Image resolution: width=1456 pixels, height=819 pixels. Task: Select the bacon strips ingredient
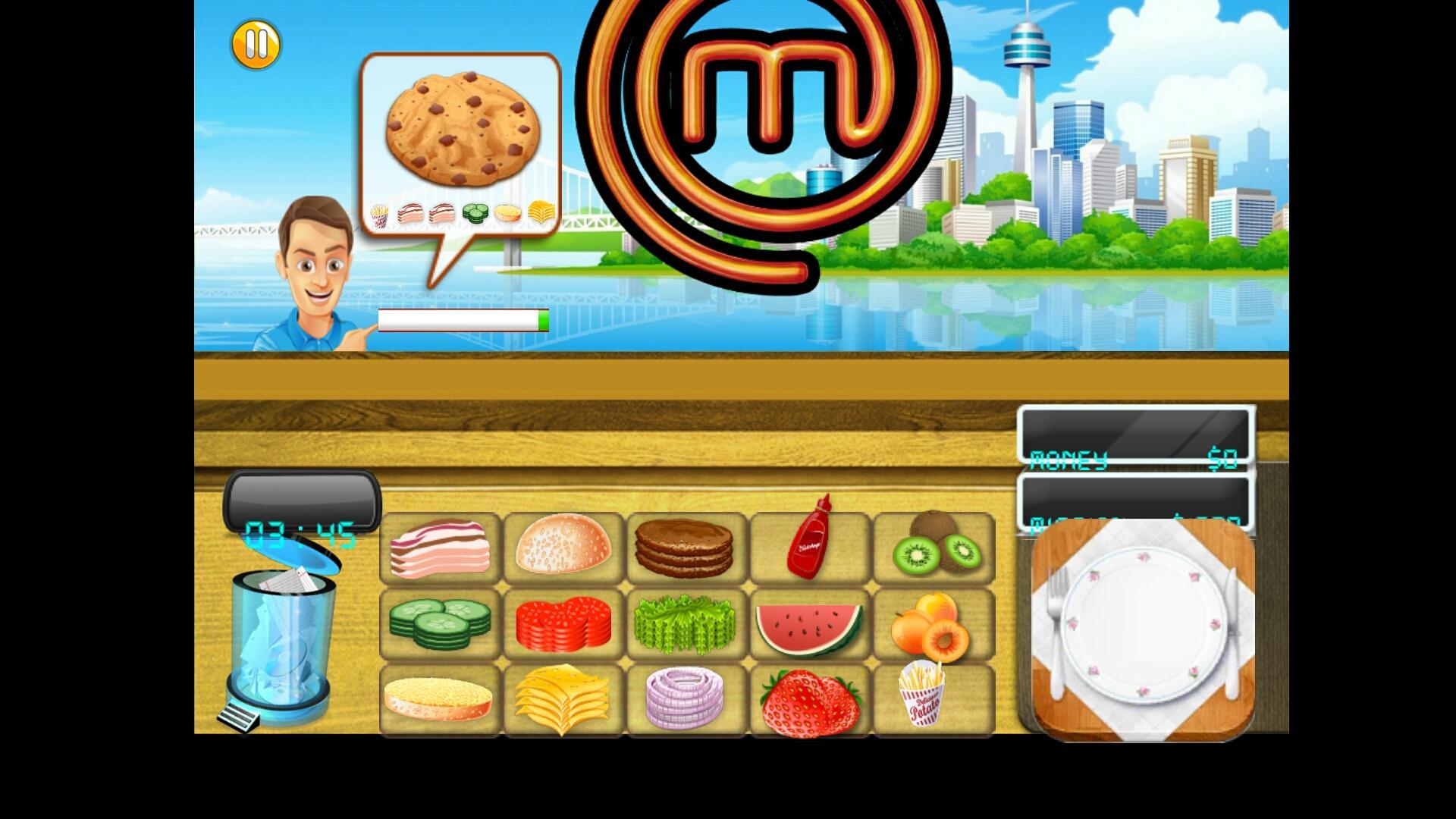(x=440, y=548)
